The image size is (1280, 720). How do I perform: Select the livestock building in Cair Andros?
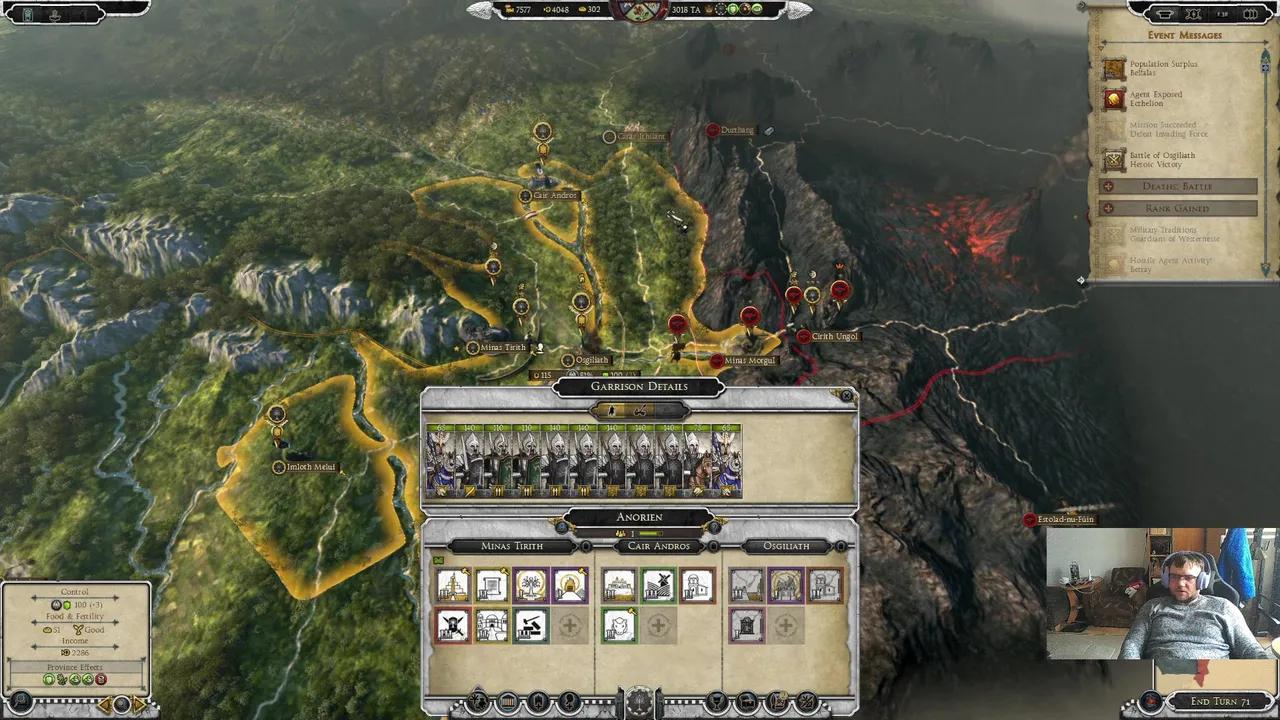[619, 626]
